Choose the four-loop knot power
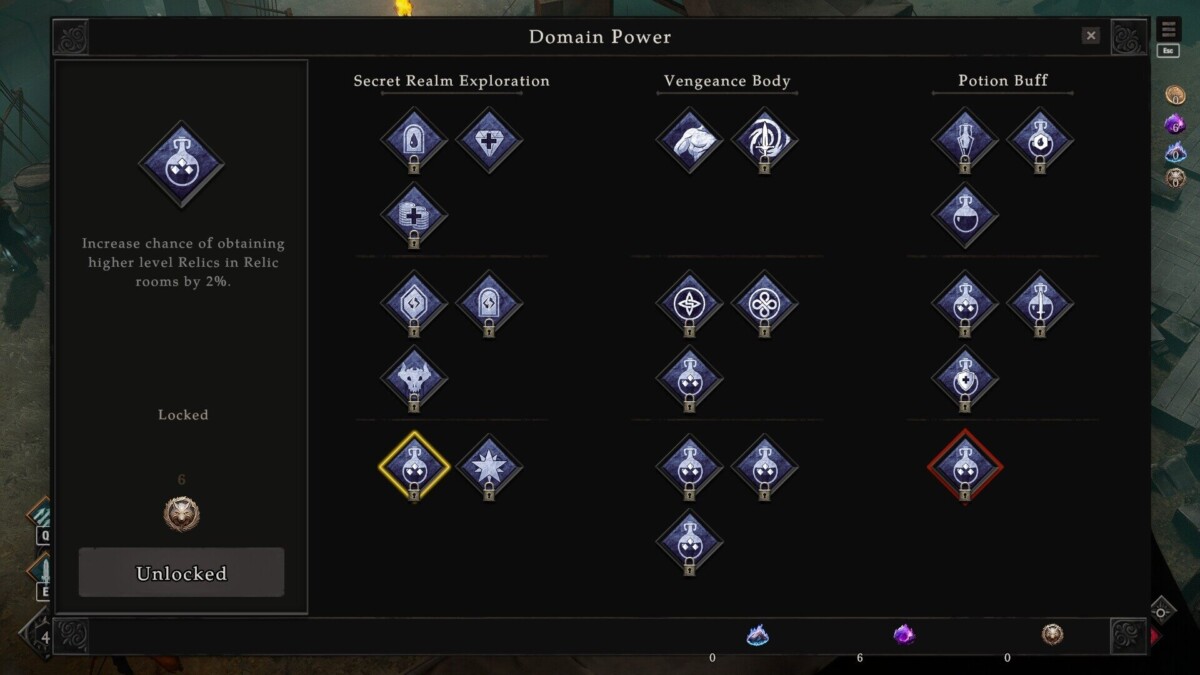This screenshot has height=675, width=1200. (764, 303)
